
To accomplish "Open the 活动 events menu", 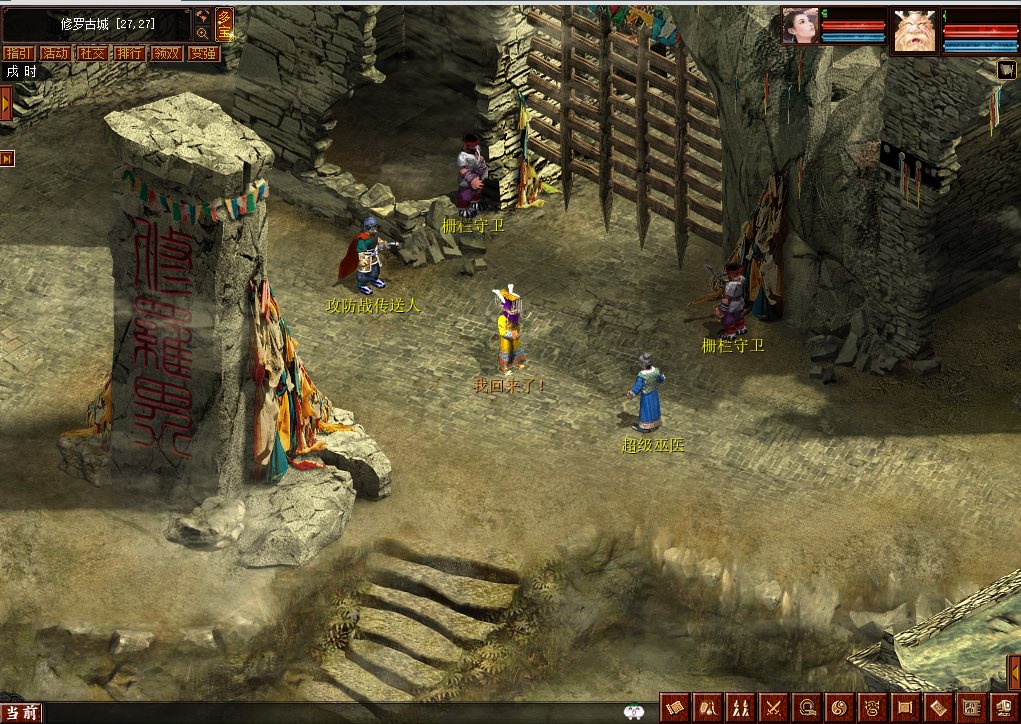I will click(x=54, y=53).
